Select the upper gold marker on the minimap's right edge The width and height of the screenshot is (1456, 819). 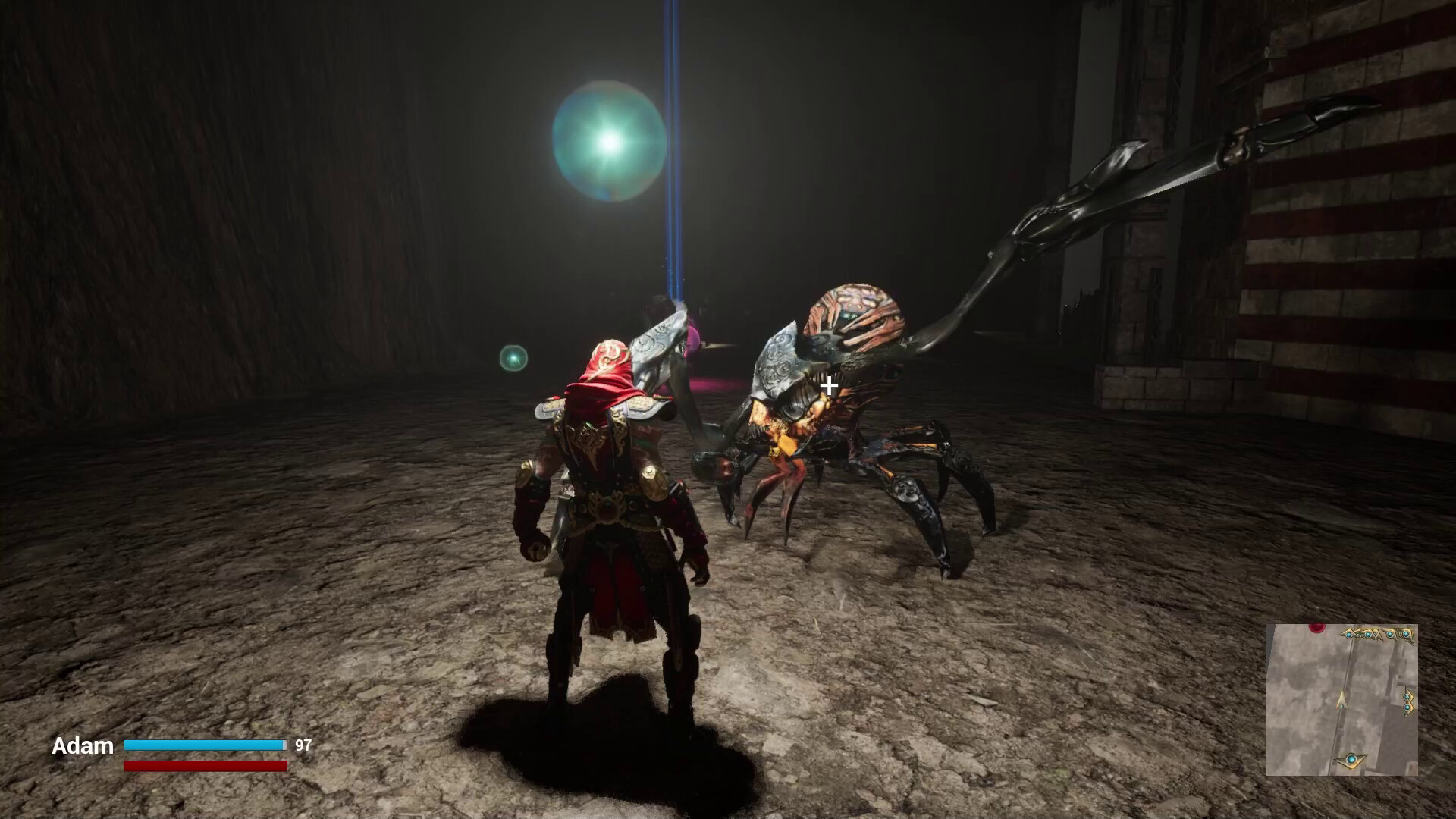point(1407,696)
